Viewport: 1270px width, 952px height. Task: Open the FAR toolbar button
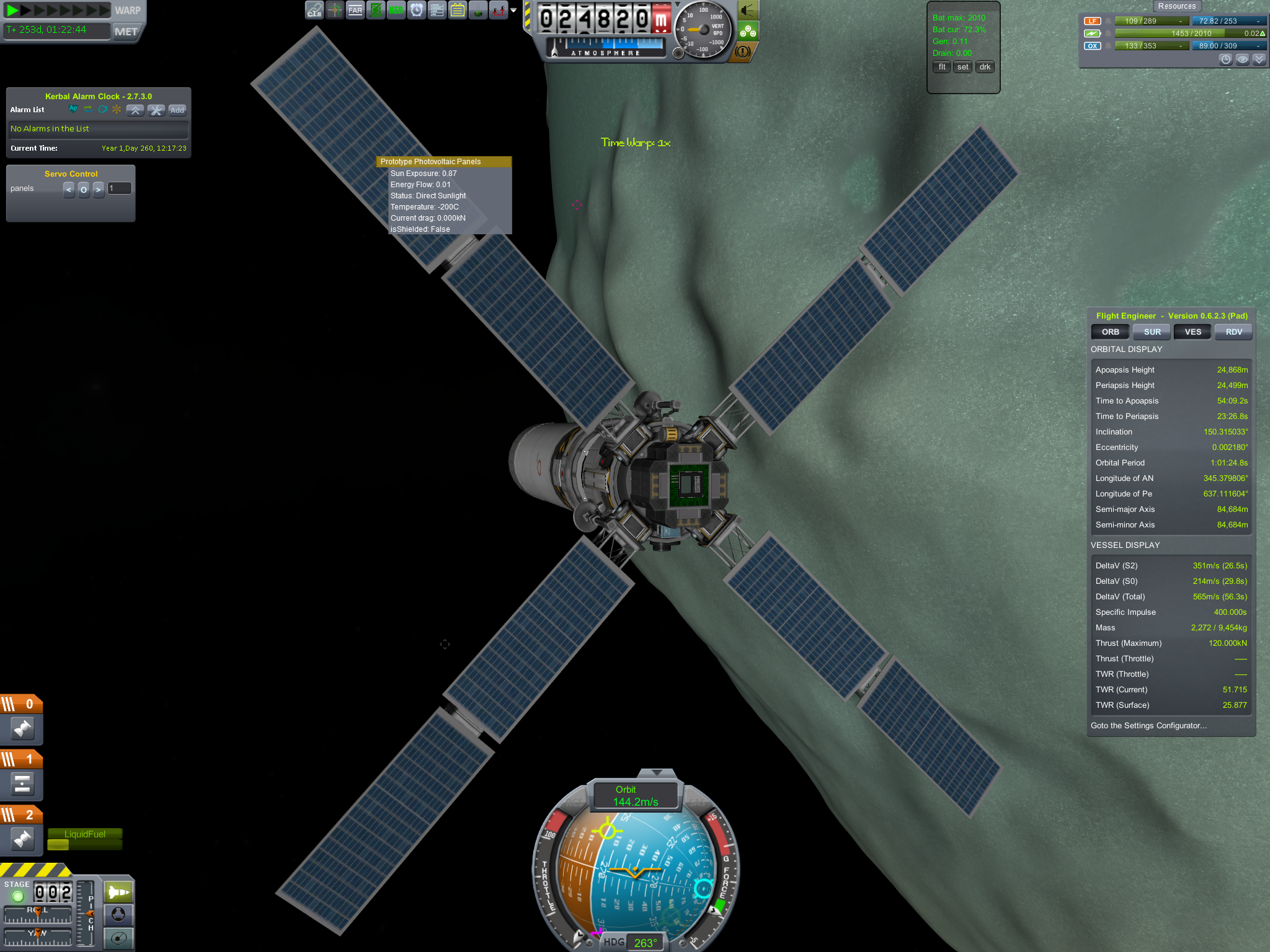click(355, 11)
